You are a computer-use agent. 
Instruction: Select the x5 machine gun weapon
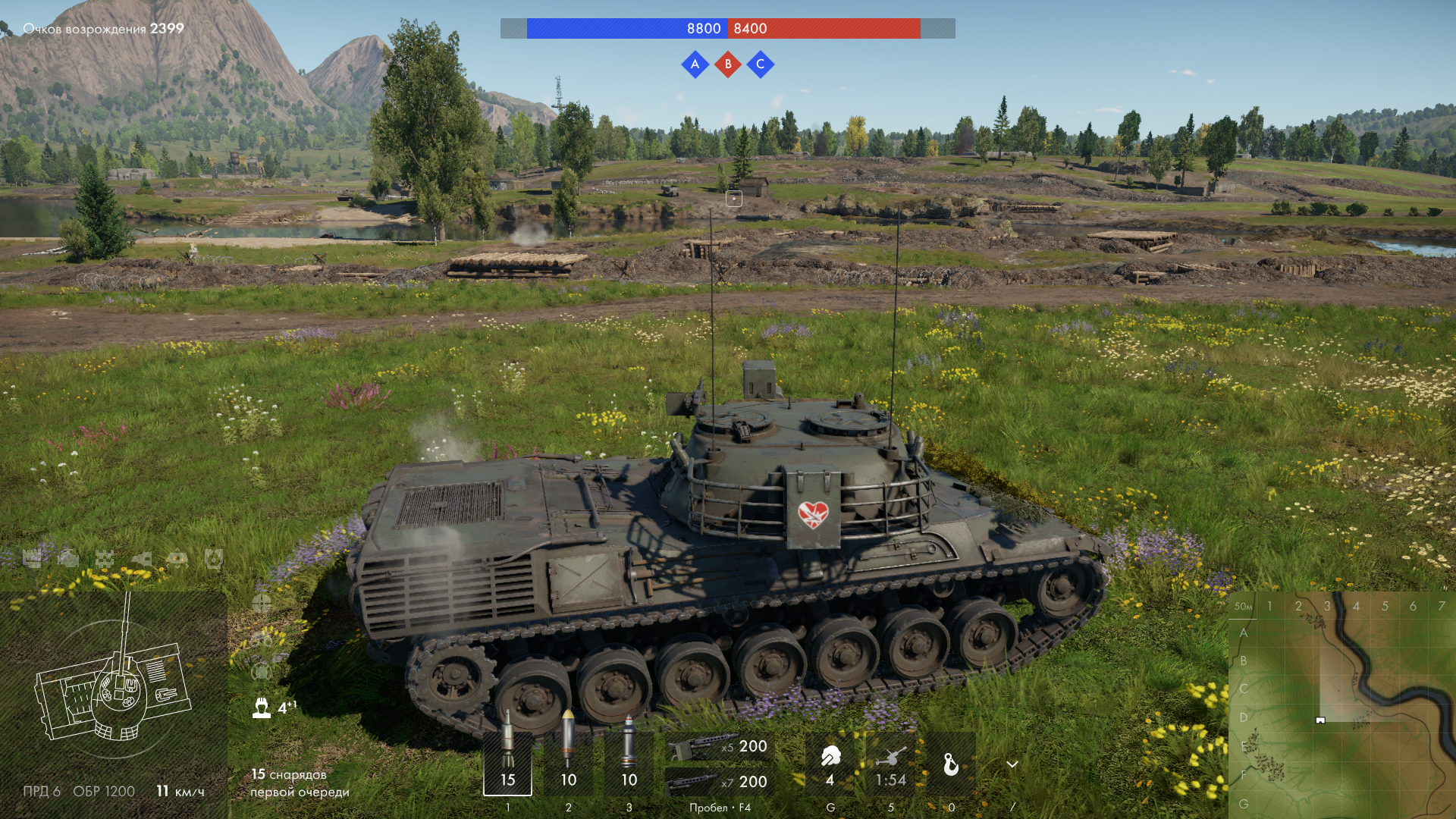(719, 747)
